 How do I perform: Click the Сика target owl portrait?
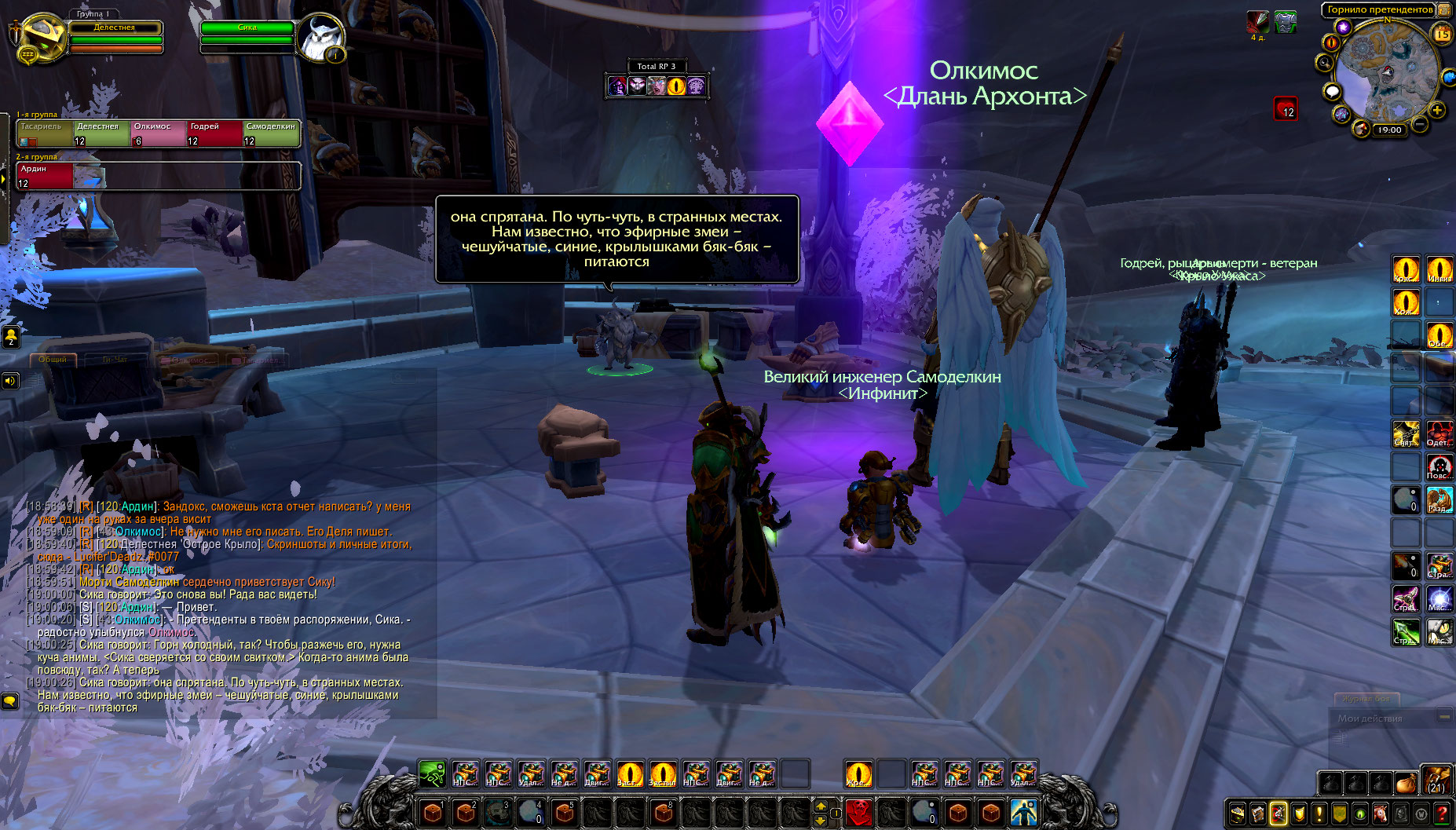coord(320,37)
